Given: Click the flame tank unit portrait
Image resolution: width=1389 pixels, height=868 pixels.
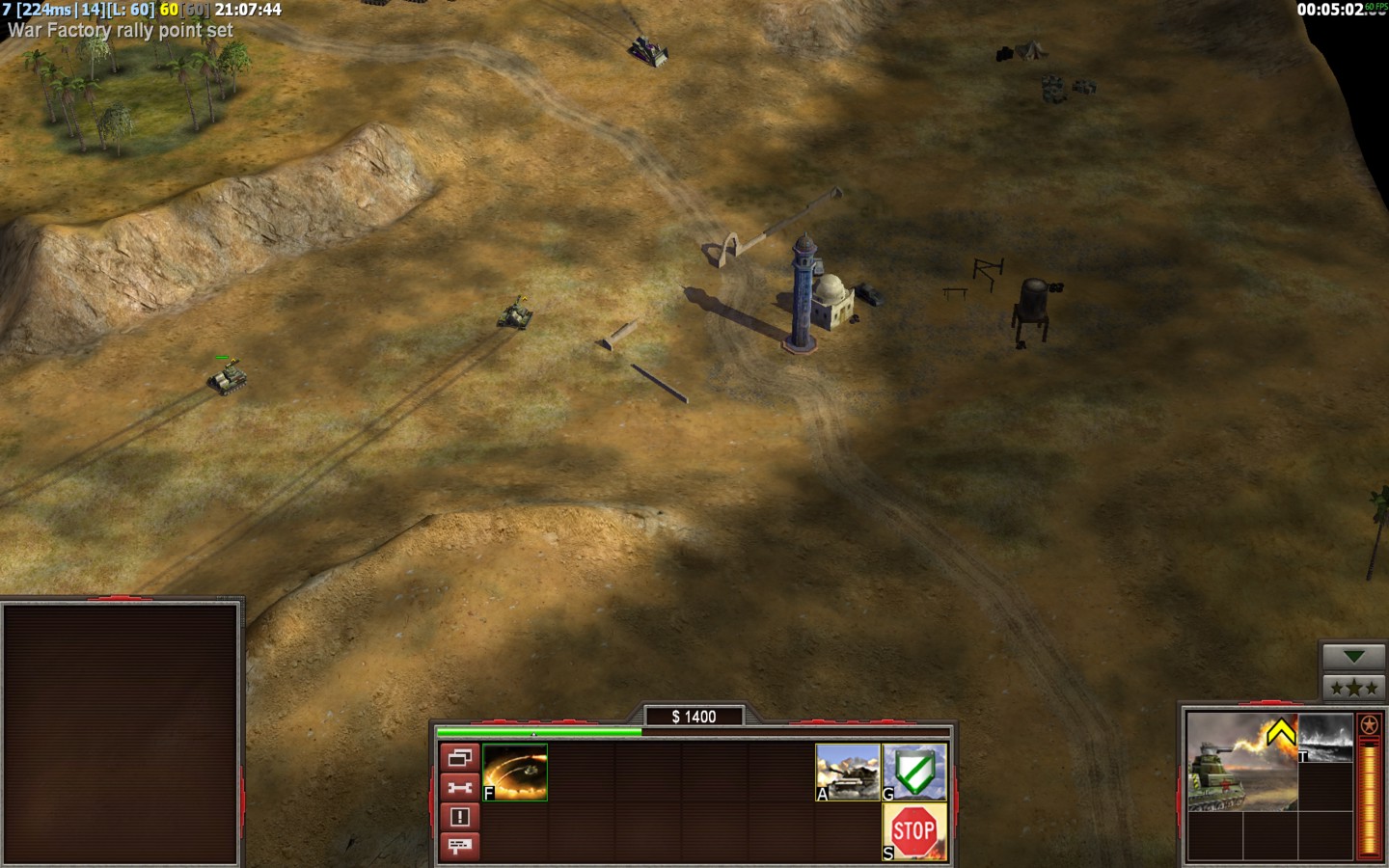Looking at the screenshot, I should click(1241, 762).
